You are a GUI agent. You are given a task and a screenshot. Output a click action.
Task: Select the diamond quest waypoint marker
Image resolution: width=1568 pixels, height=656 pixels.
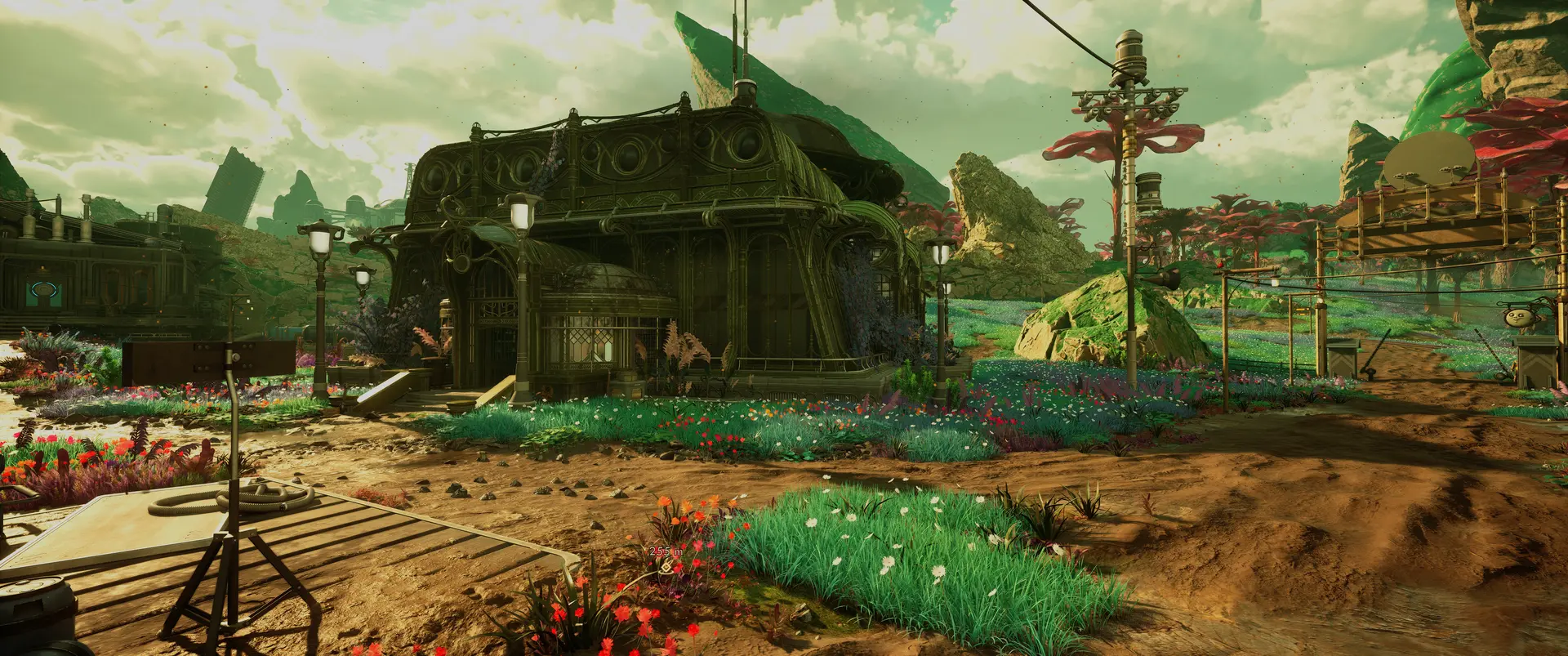667,566
